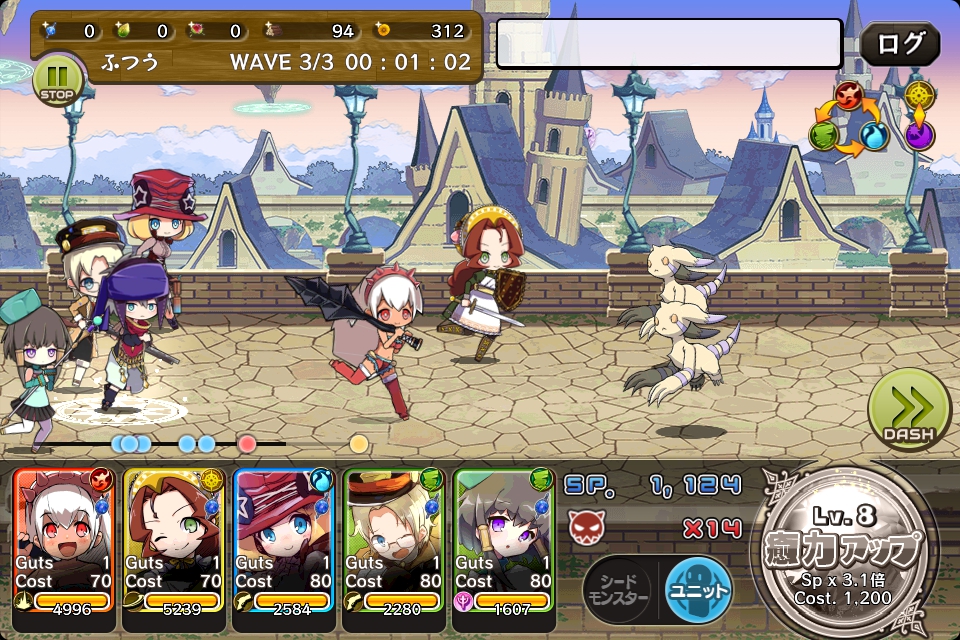Click the empty message box at top
960x640 pixels.
click(x=669, y=44)
